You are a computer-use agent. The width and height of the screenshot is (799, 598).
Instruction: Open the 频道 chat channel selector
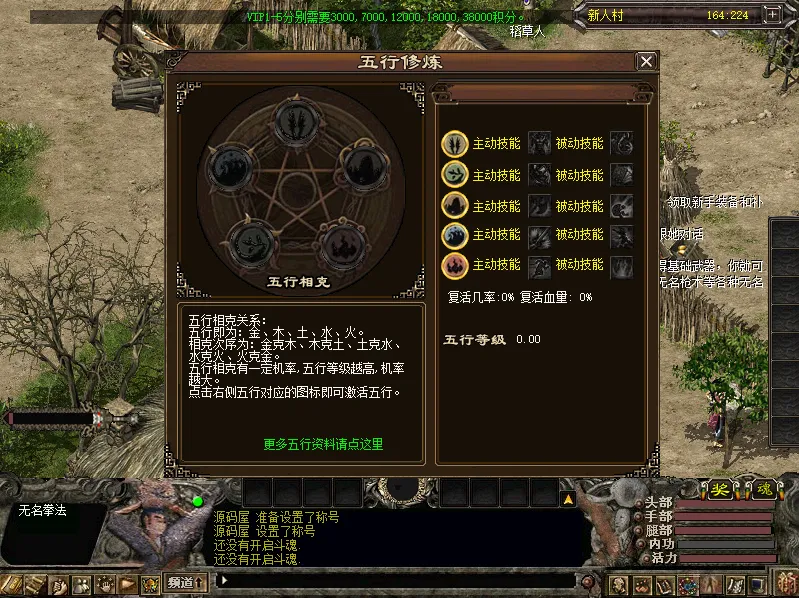coord(187,582)
